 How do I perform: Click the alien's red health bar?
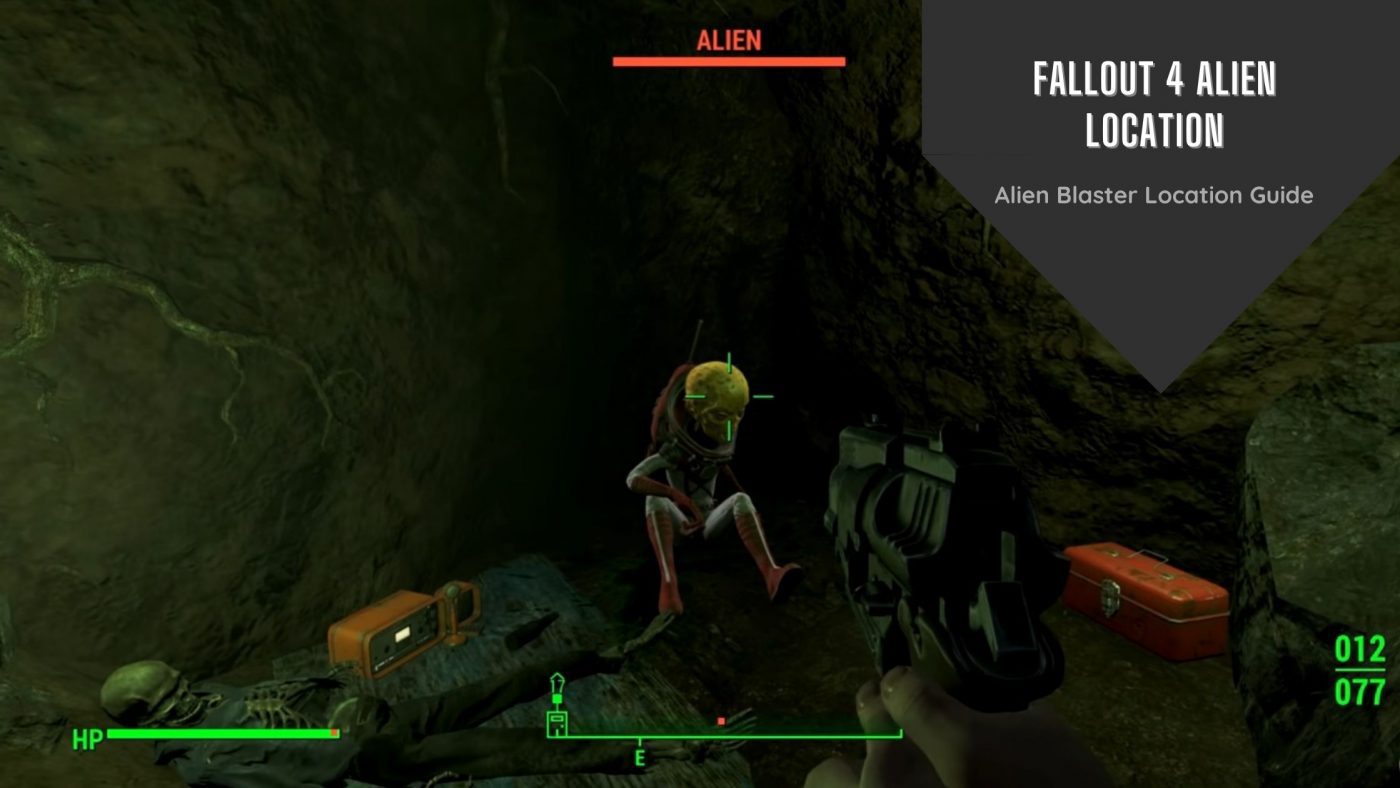(x=729, y=62)
